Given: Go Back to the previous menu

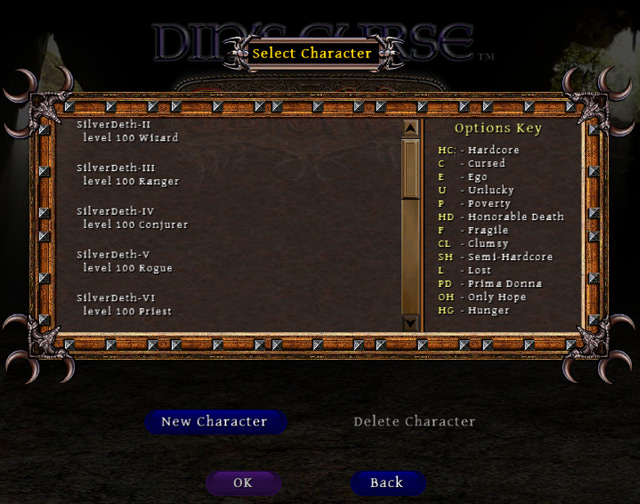Looking at the screenshot, I should pos(387,483).
